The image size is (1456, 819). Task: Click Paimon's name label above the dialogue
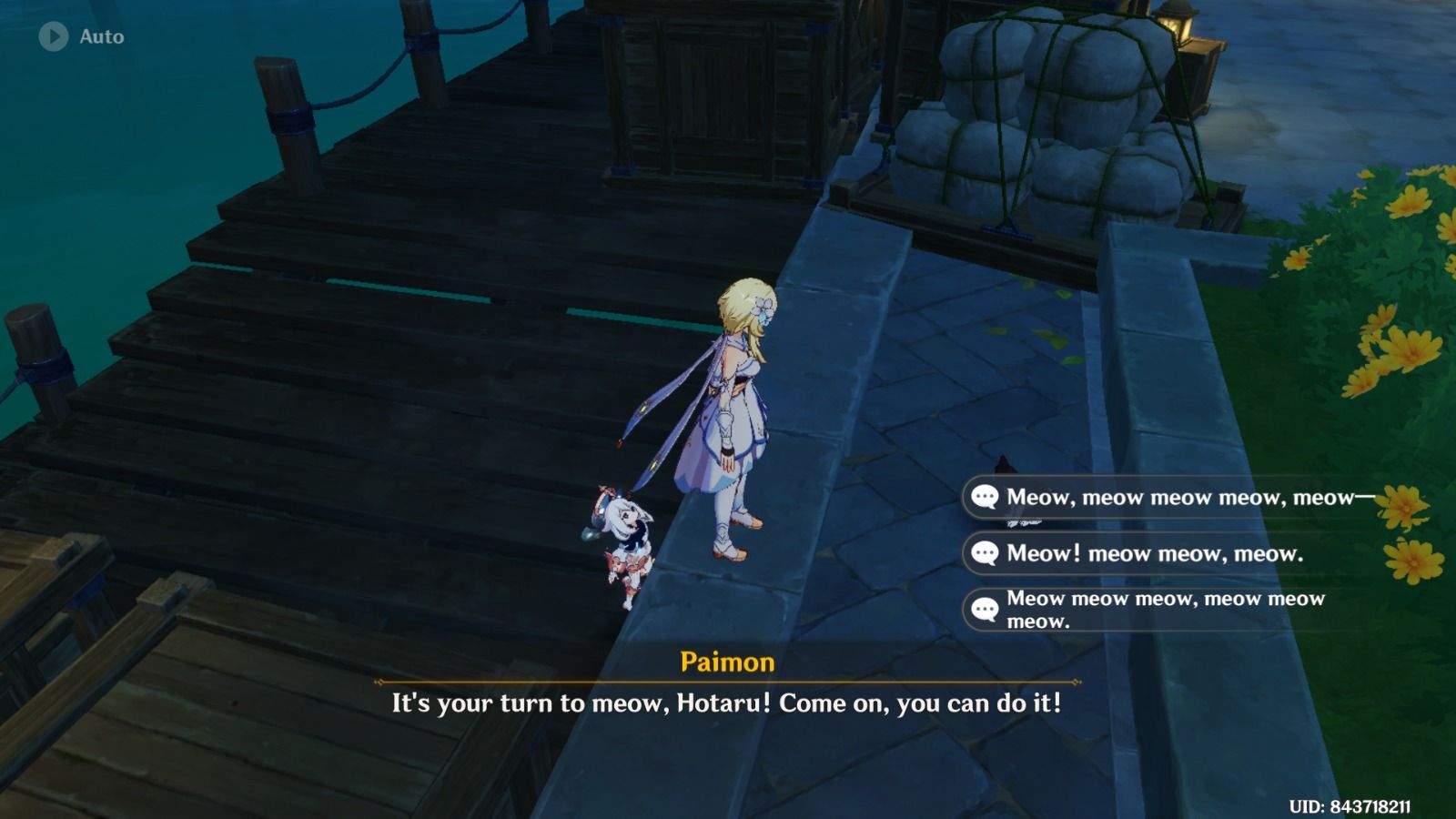(x=728, y=663)
